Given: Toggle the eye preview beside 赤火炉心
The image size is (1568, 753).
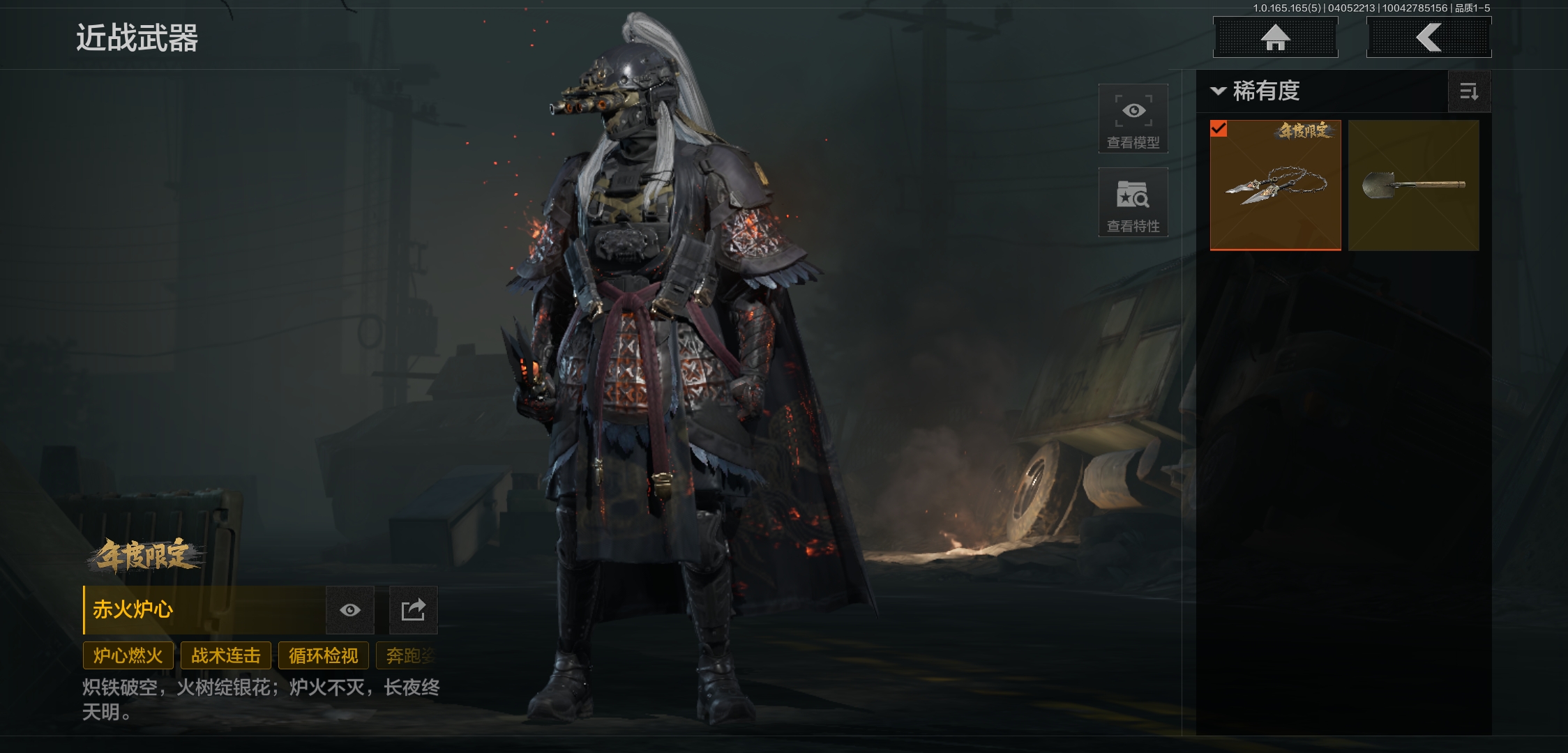Looking at the screenshot, I should (350, 610).
